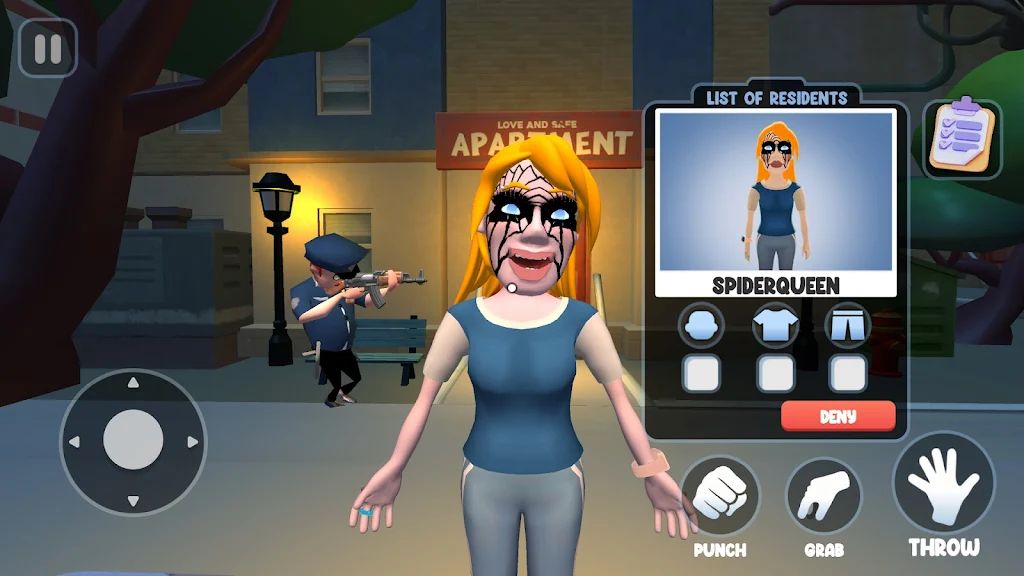1024x576 pixels.
Task: Deny the resident entry
Action: (838, 416)
